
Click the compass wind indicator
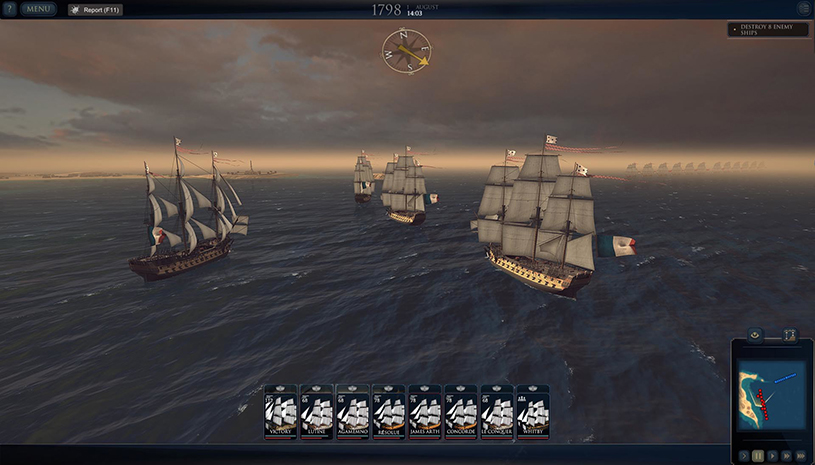tap(406, 50)
